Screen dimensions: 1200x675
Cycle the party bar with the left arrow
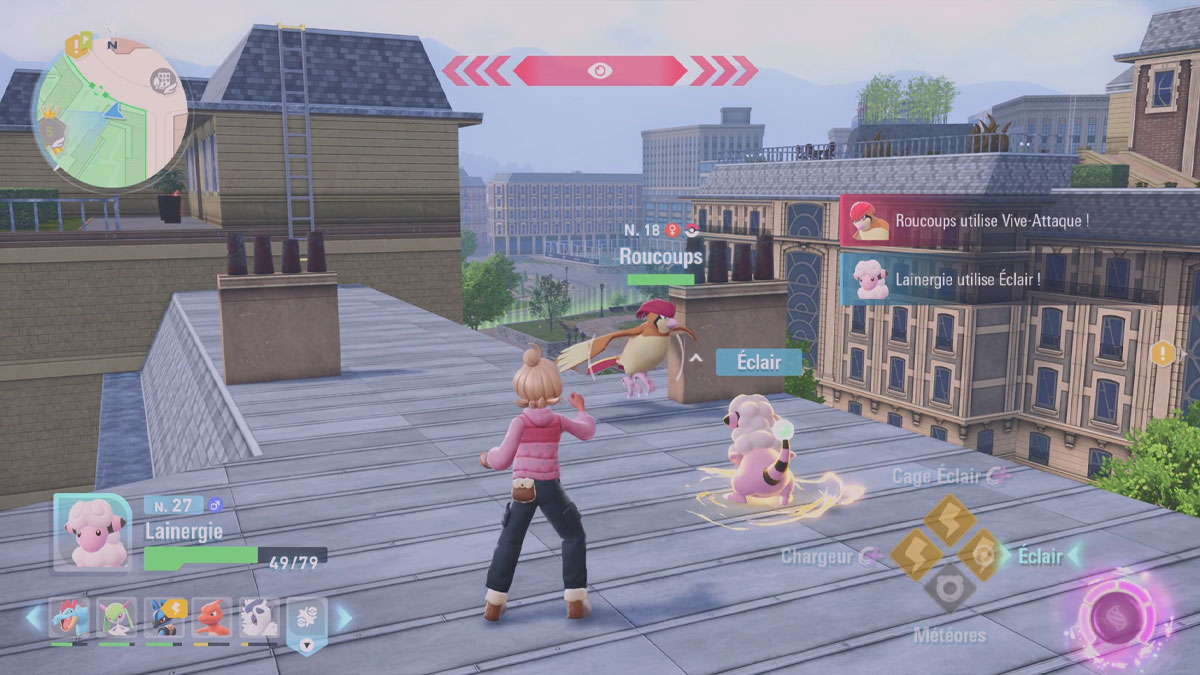coord(34,618)
